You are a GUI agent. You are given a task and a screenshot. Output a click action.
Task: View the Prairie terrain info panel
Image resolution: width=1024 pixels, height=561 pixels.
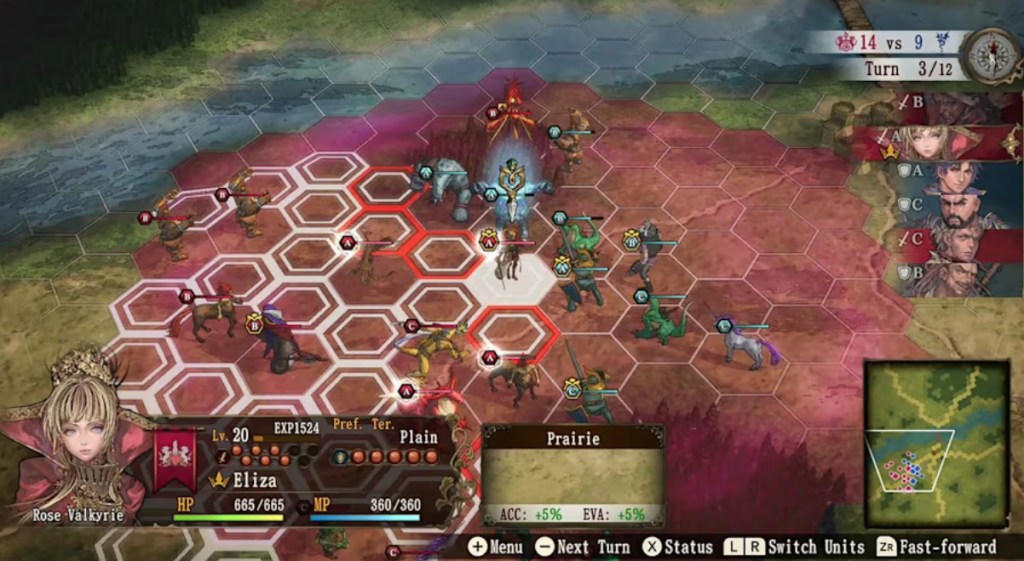click(x=573, y=476)
